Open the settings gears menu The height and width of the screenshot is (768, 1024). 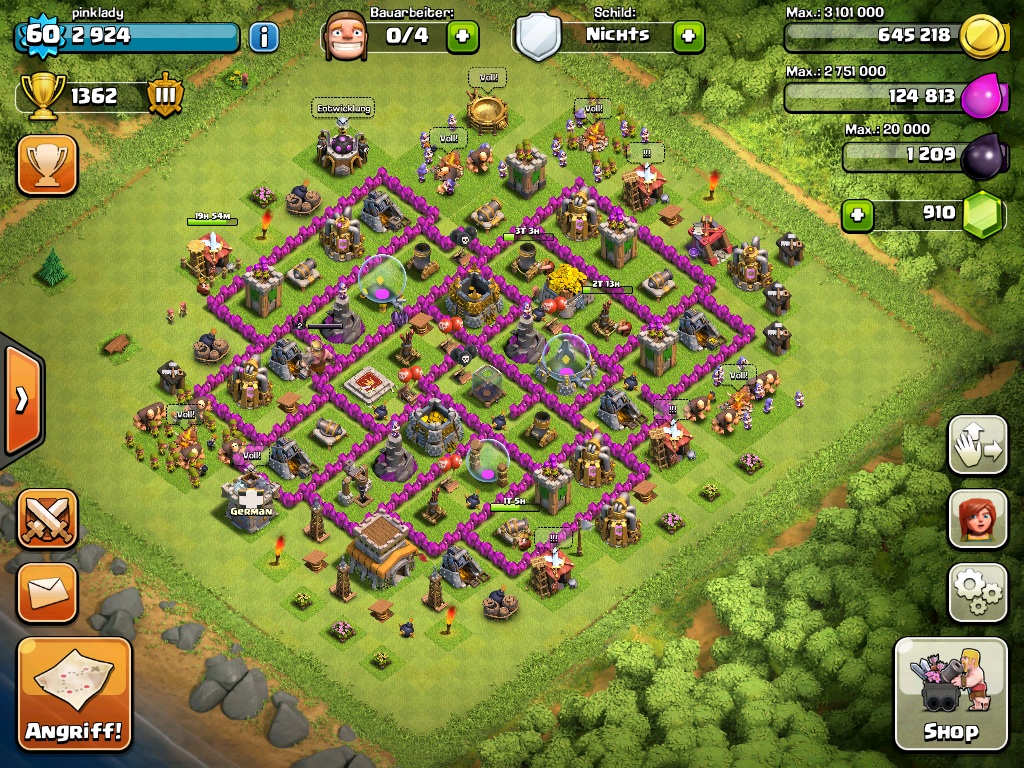click(977, 593)
